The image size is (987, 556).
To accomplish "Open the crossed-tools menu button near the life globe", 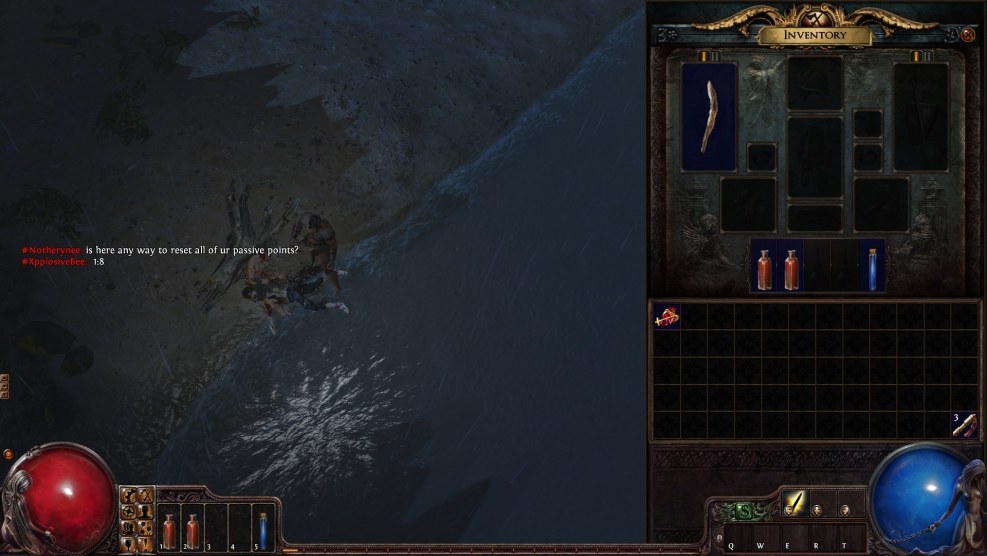I will click(144, 495).
